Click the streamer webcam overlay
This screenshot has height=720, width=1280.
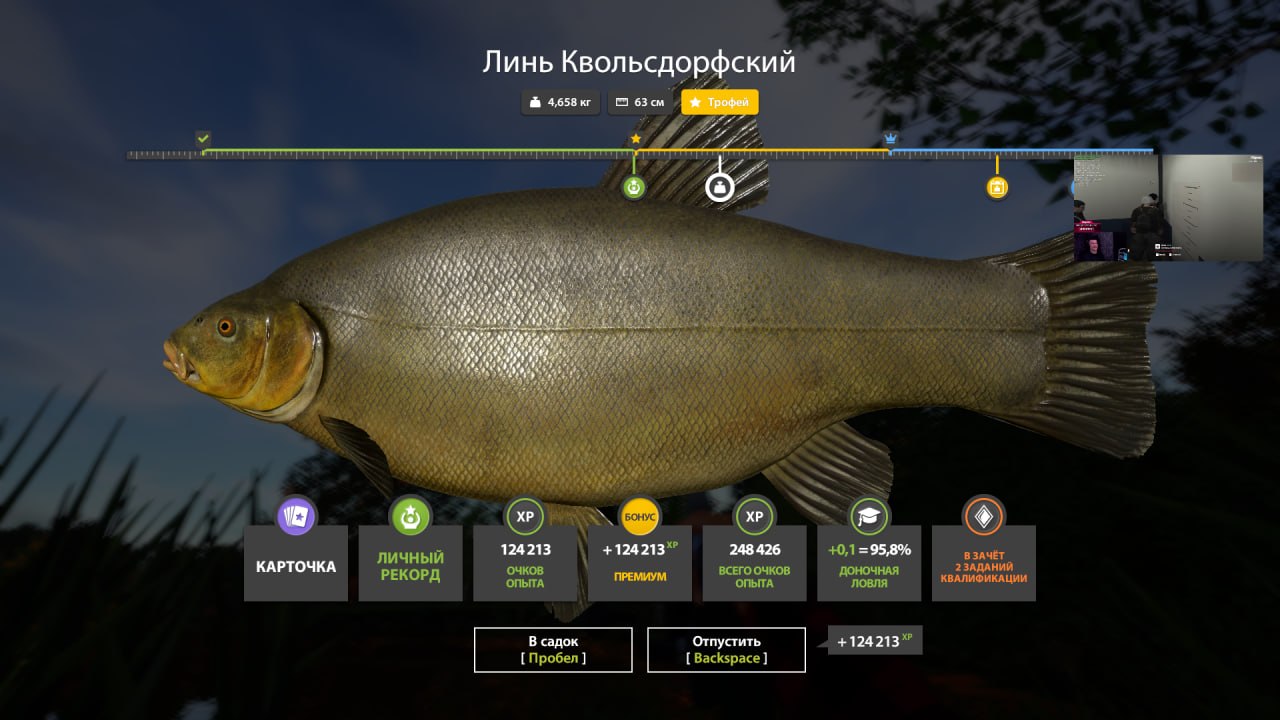coord(1168,208)
